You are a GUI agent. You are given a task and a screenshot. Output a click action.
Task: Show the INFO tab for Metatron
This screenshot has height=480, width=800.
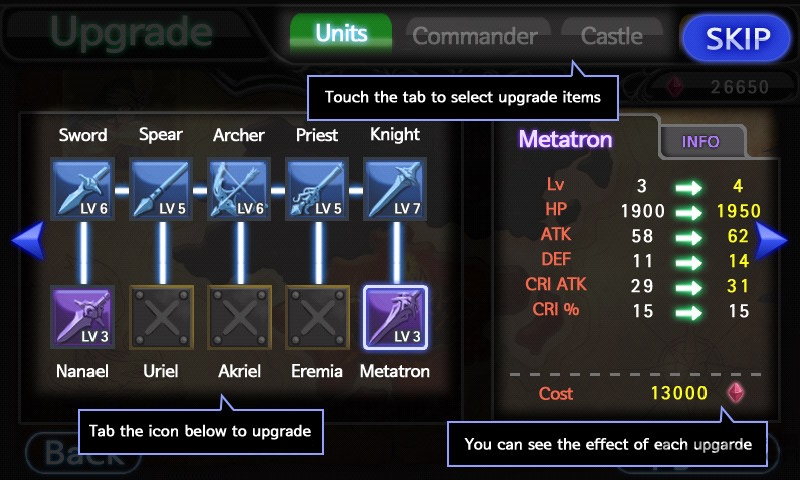coord(700,142)
